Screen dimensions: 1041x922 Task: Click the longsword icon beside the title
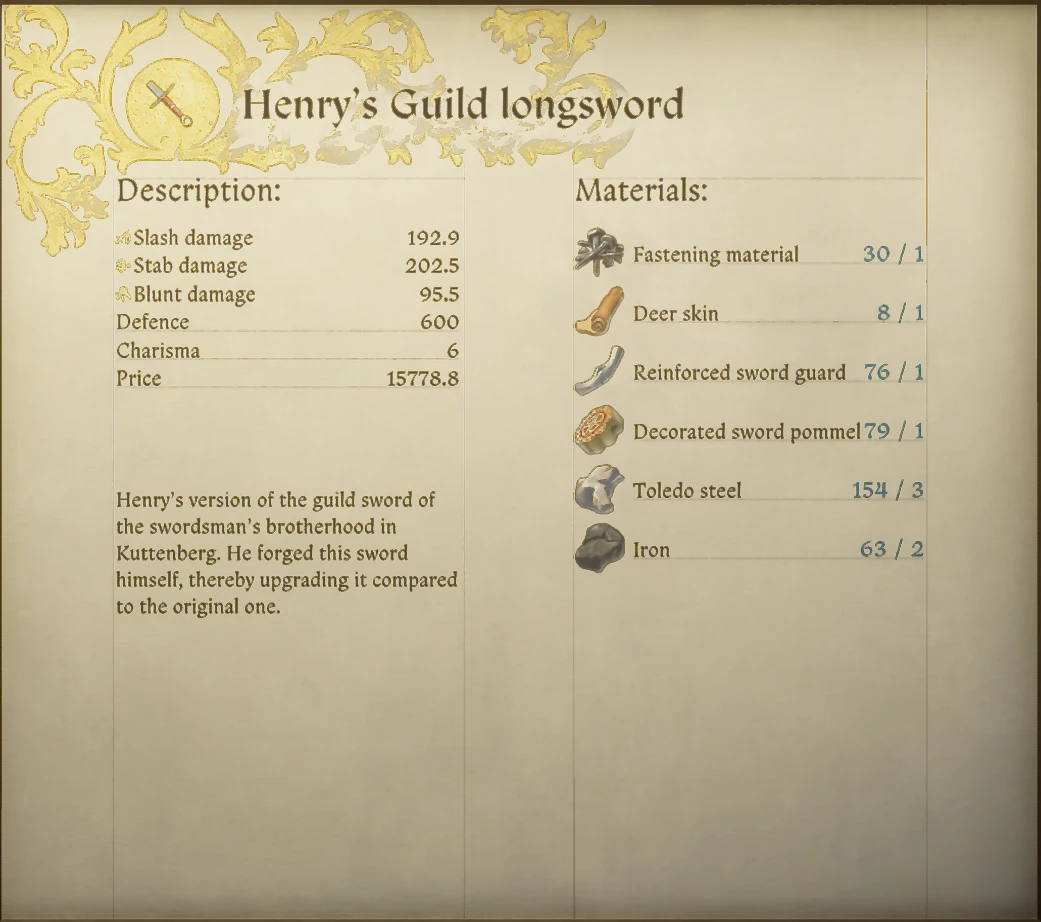click(169, 103)
